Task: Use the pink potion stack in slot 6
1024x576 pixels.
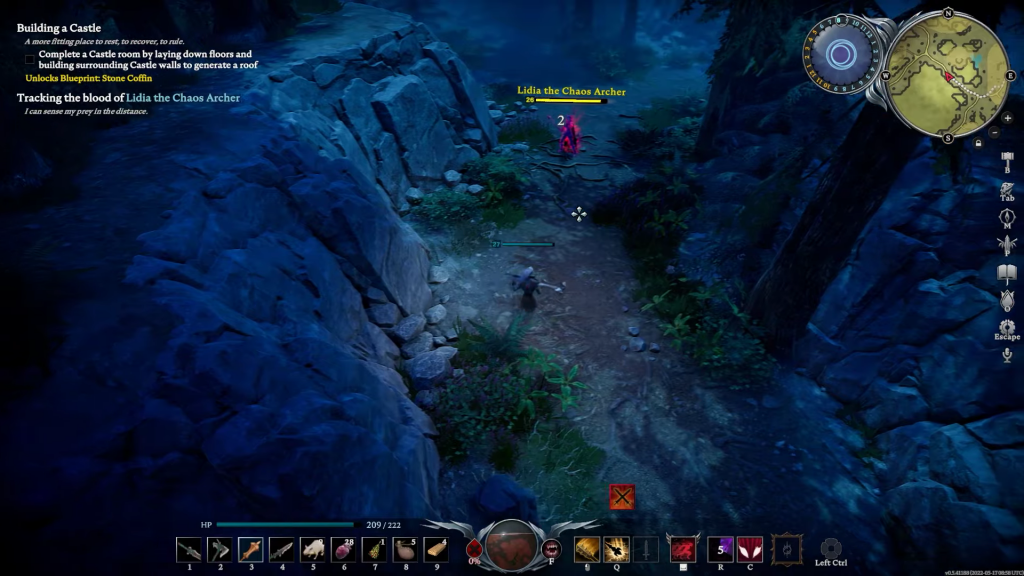Action: tap(343, 548)
